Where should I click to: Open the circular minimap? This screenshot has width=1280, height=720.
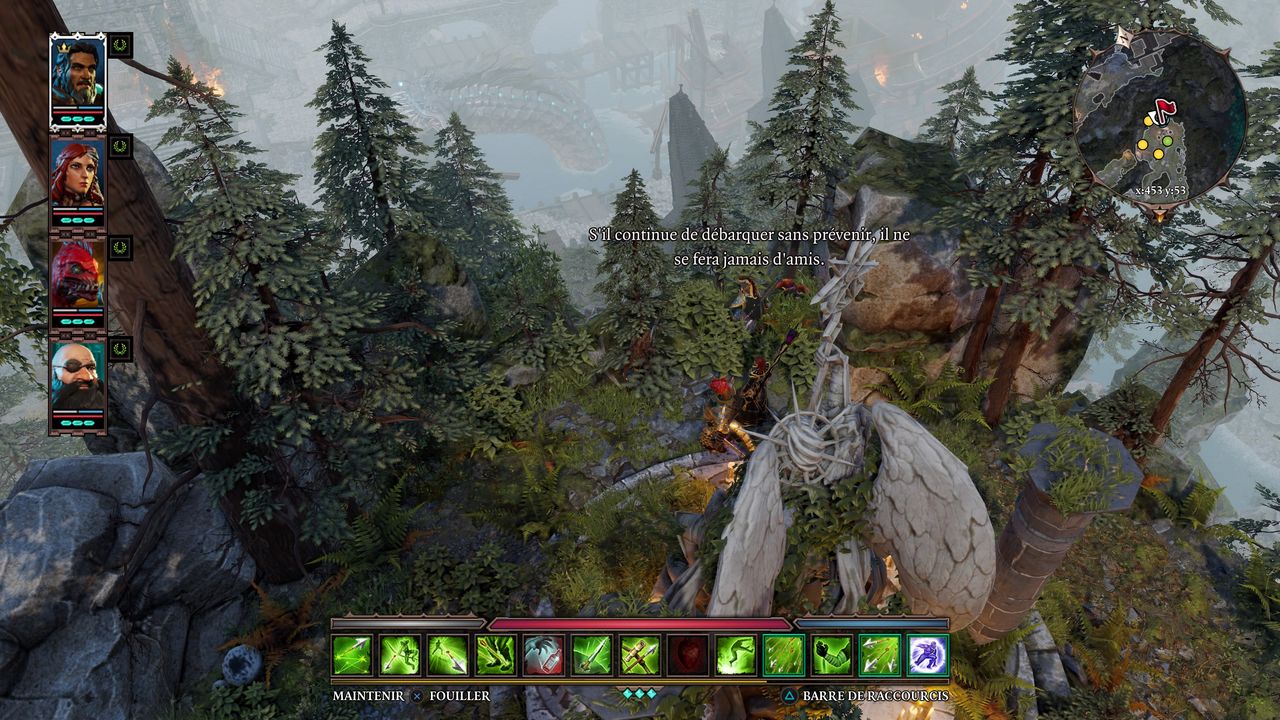click(x=1159, y=113)
